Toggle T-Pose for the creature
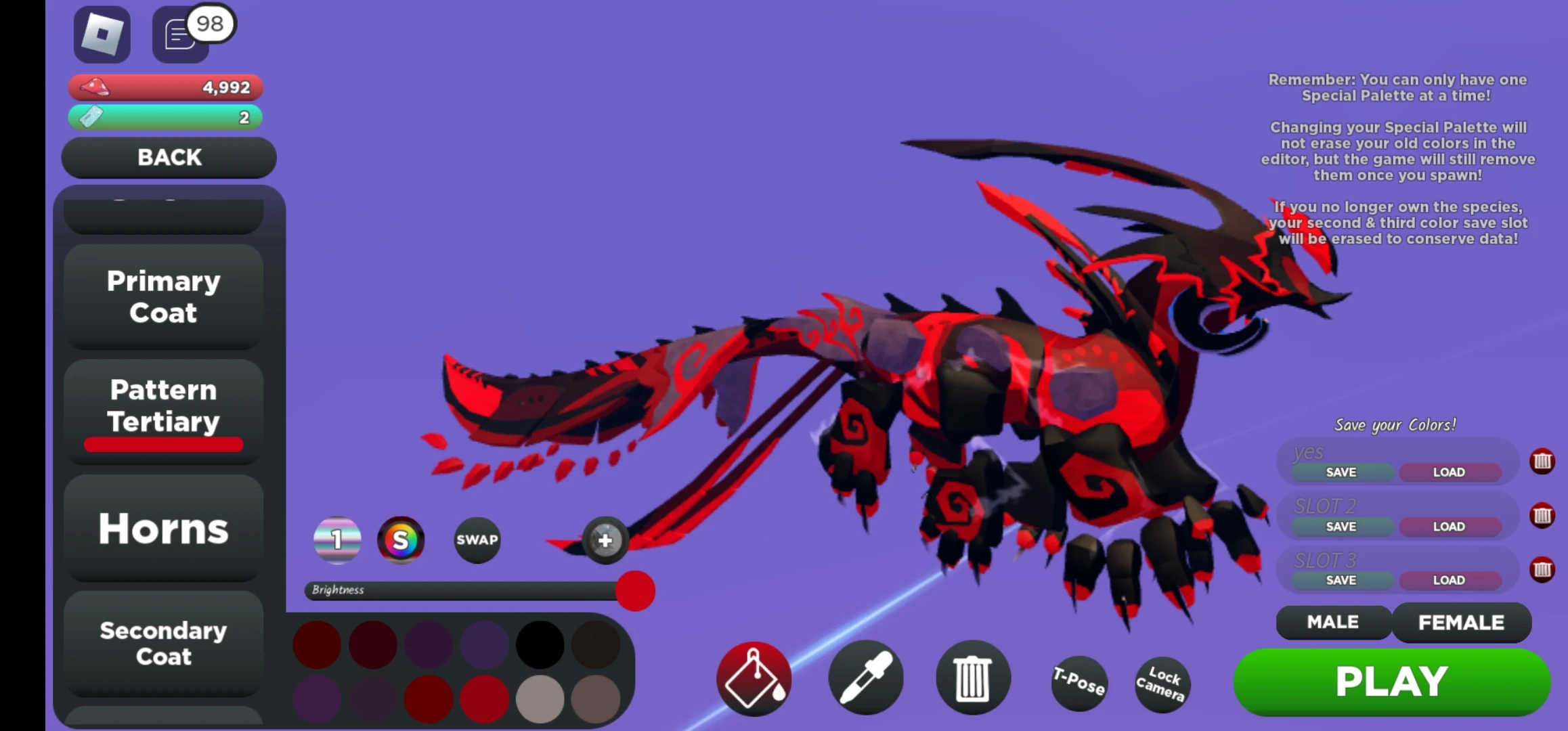Image resolution: width=1568 pixels, height=731 pixels. 1078,684
